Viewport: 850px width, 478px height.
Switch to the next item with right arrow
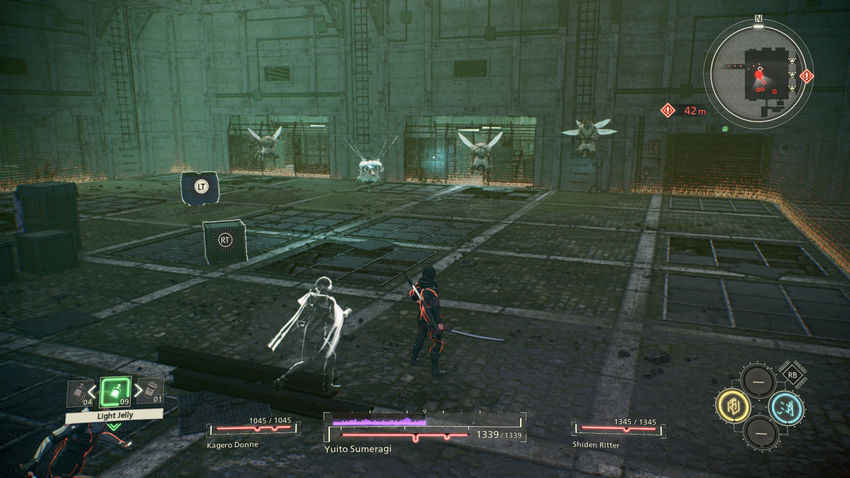[138, 391]
